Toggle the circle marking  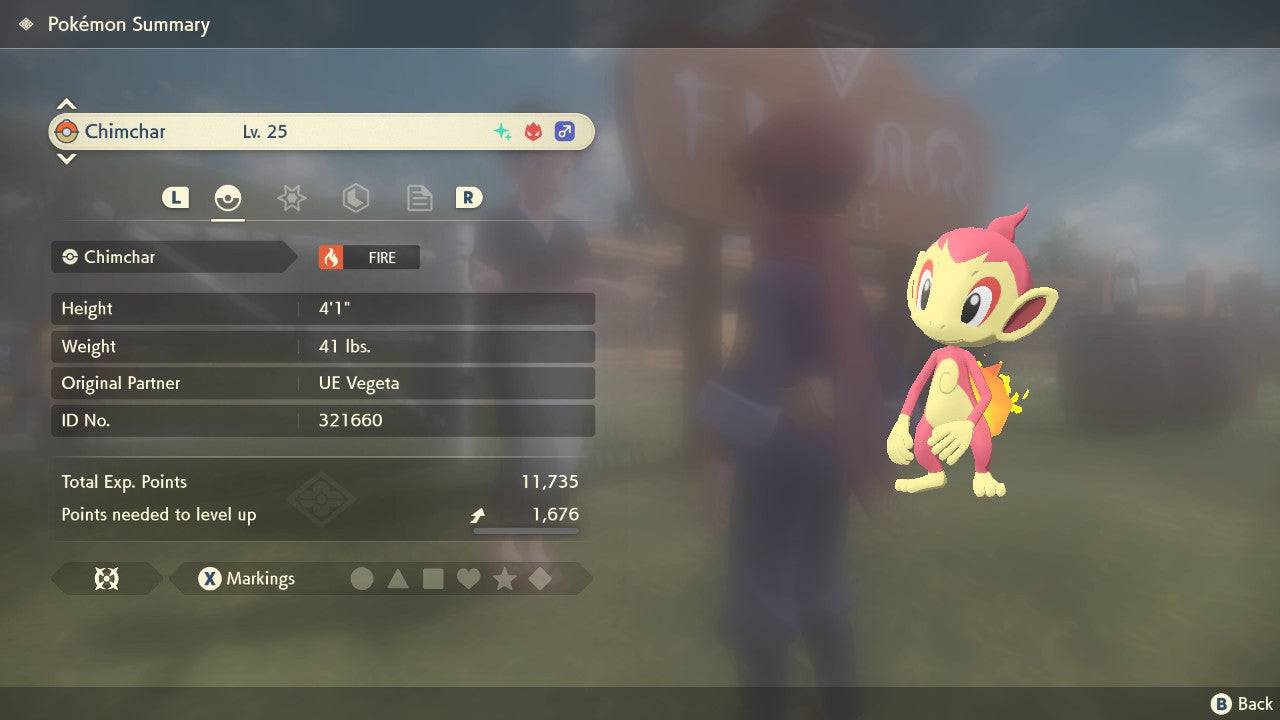pyautogui.click(x=362, y=578)
